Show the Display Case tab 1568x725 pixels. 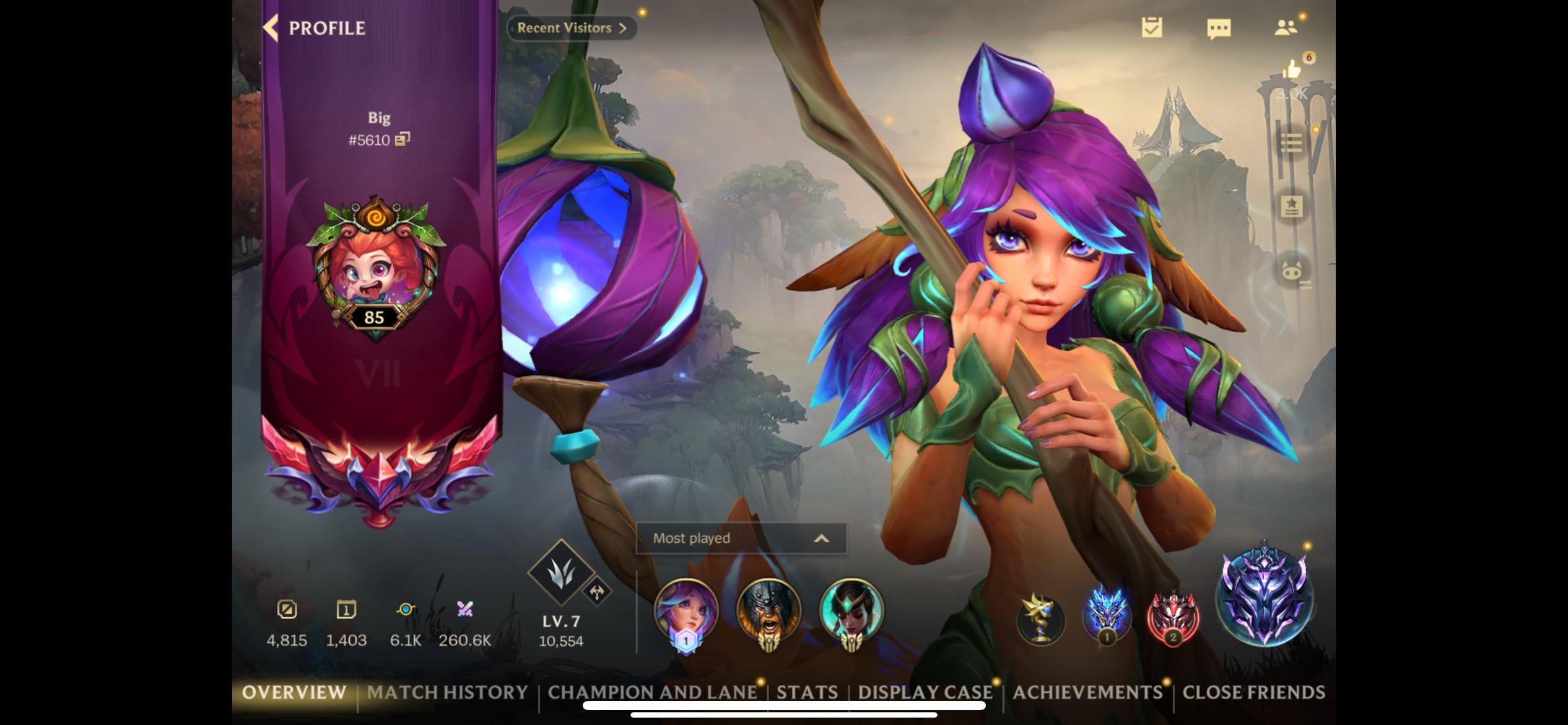pos(925,692)
